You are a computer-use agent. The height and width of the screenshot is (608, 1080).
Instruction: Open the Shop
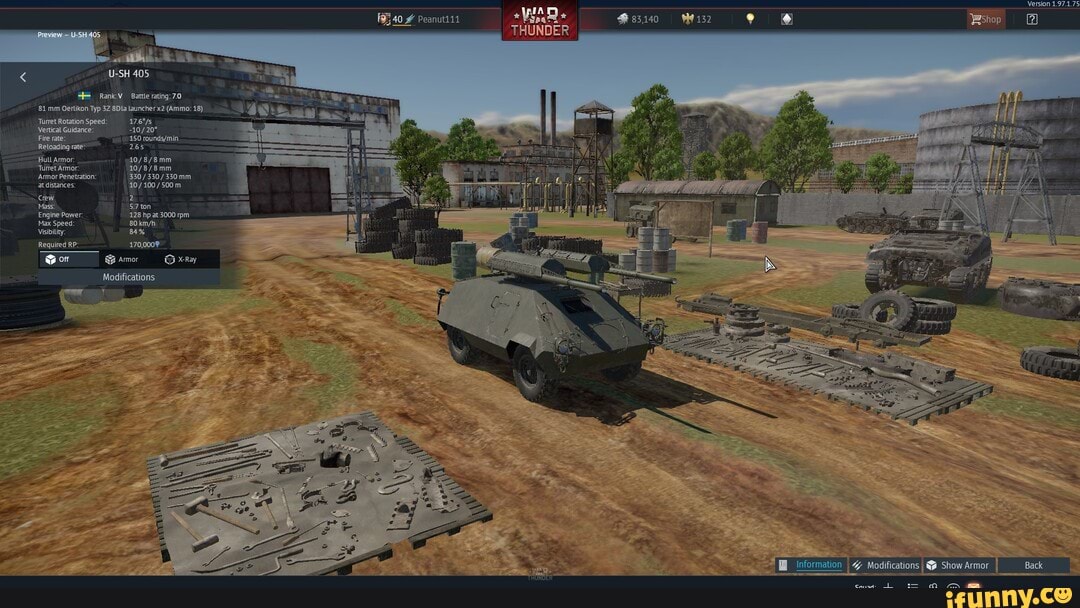[985, 19]
